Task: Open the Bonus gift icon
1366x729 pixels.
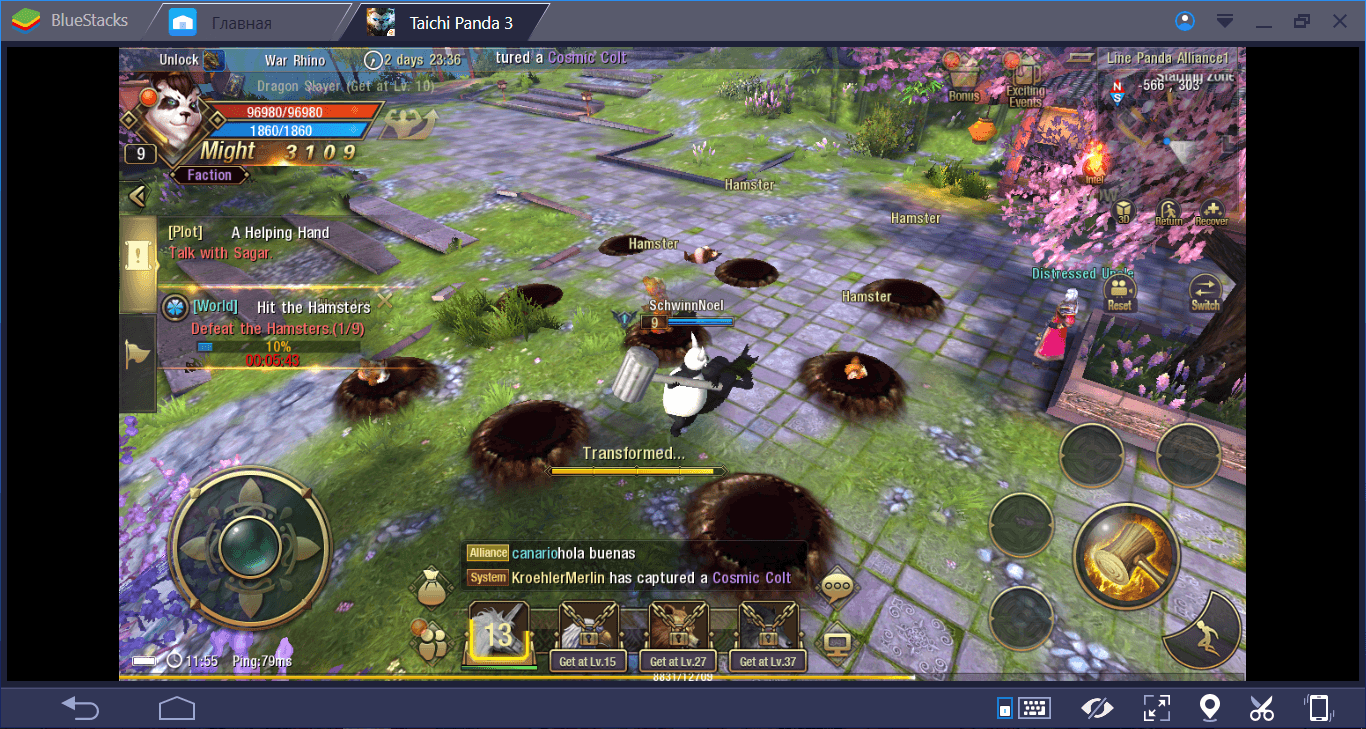Action: click(962, 77)
